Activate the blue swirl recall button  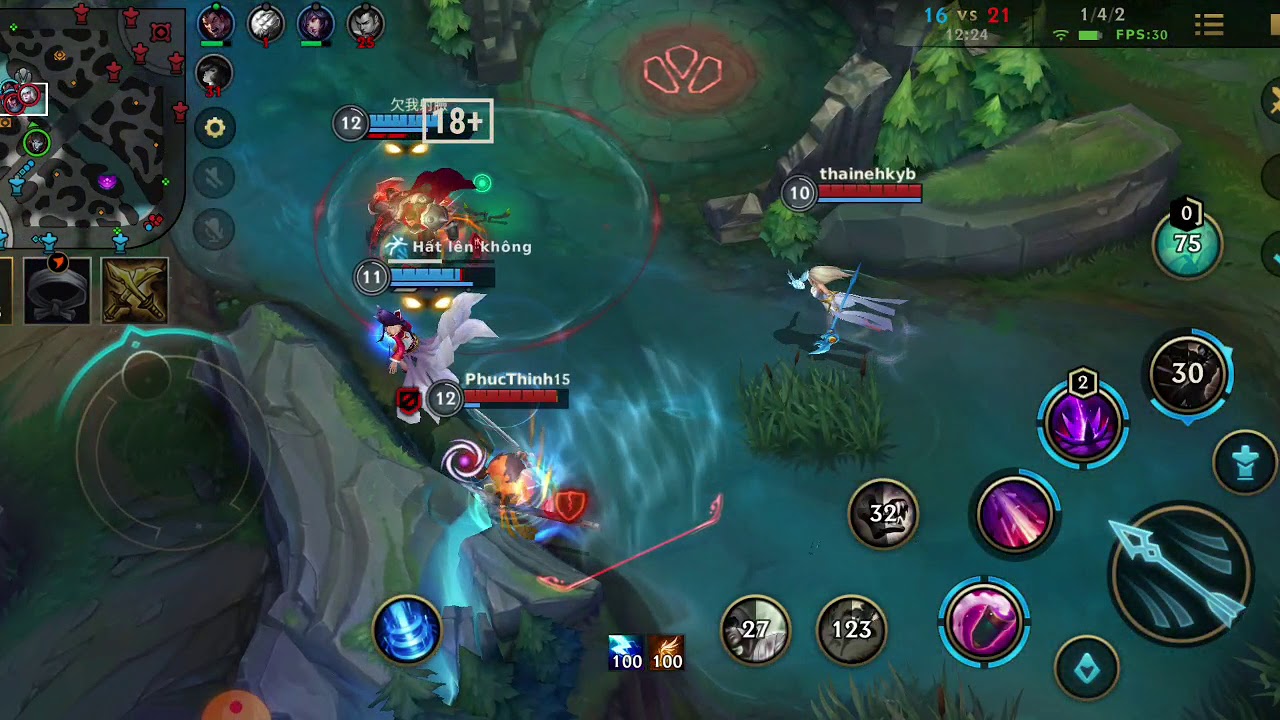pyautogui.click(x=408, y=630)
